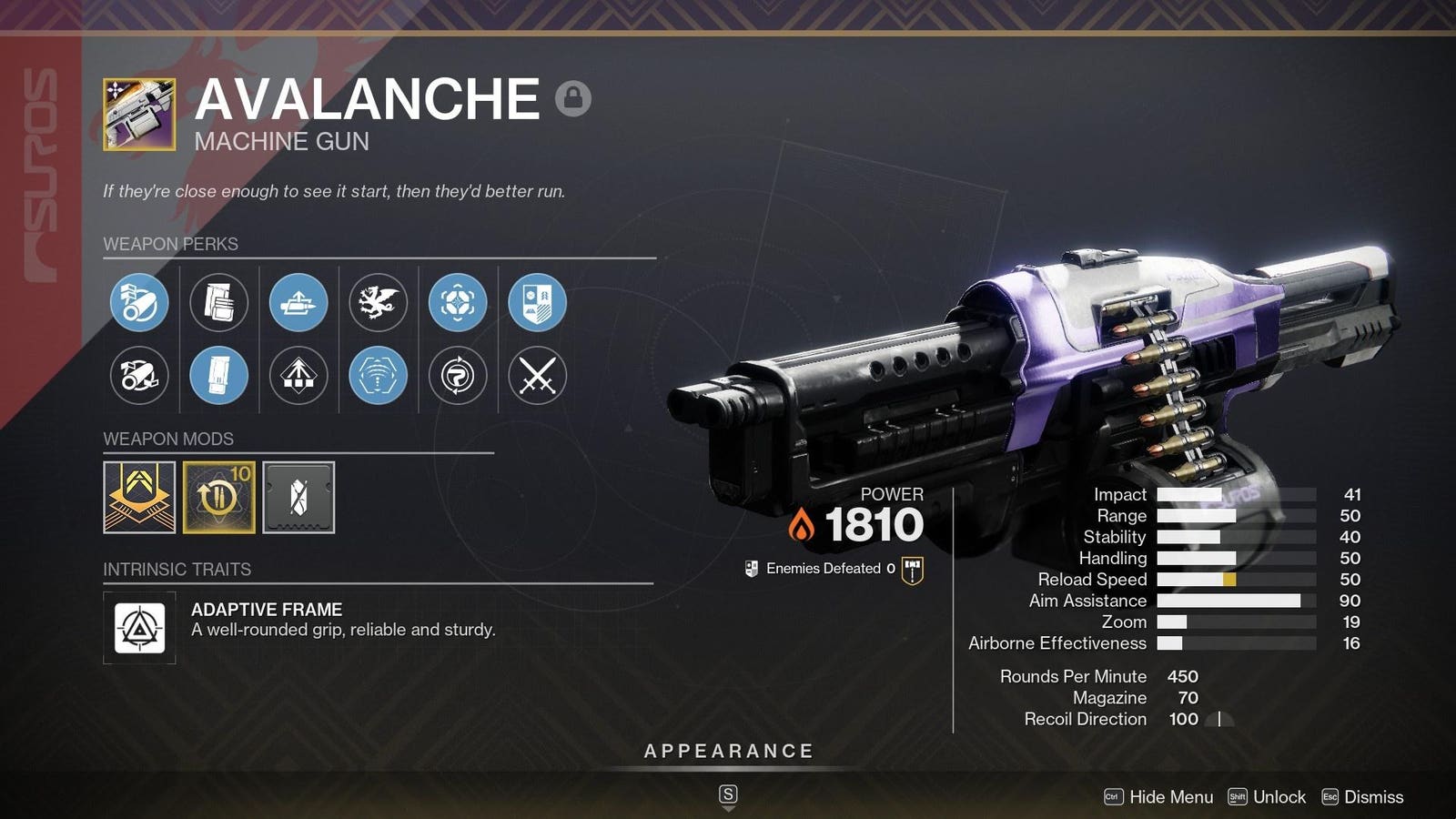
Task: Select the alternate barrel perk in the second row
Action: [x=139, y=376]
